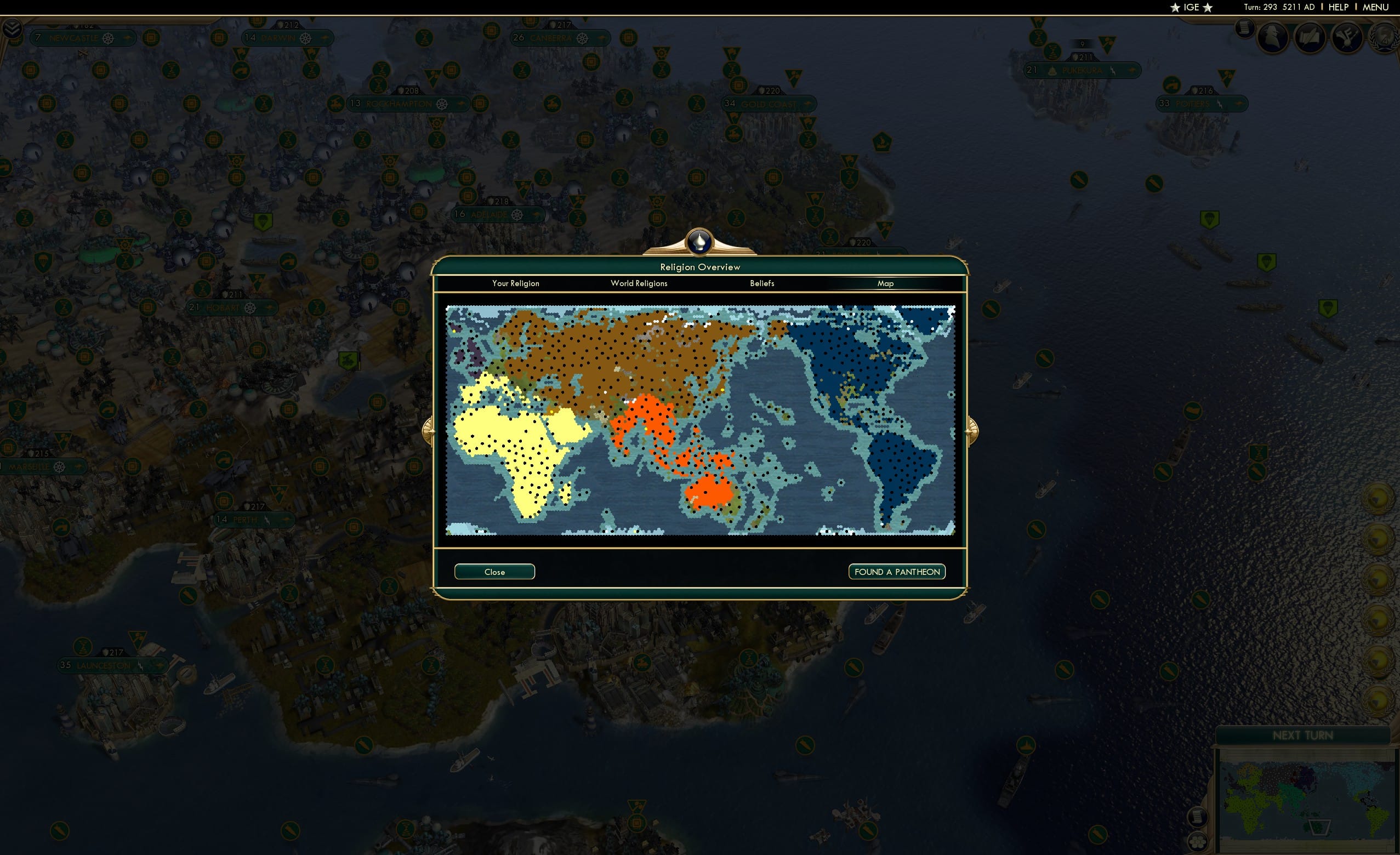The width and height of the screenshot is (1400, 855).
Task: Switch to the World Religions tab
Action: click(x=639, y=283)
